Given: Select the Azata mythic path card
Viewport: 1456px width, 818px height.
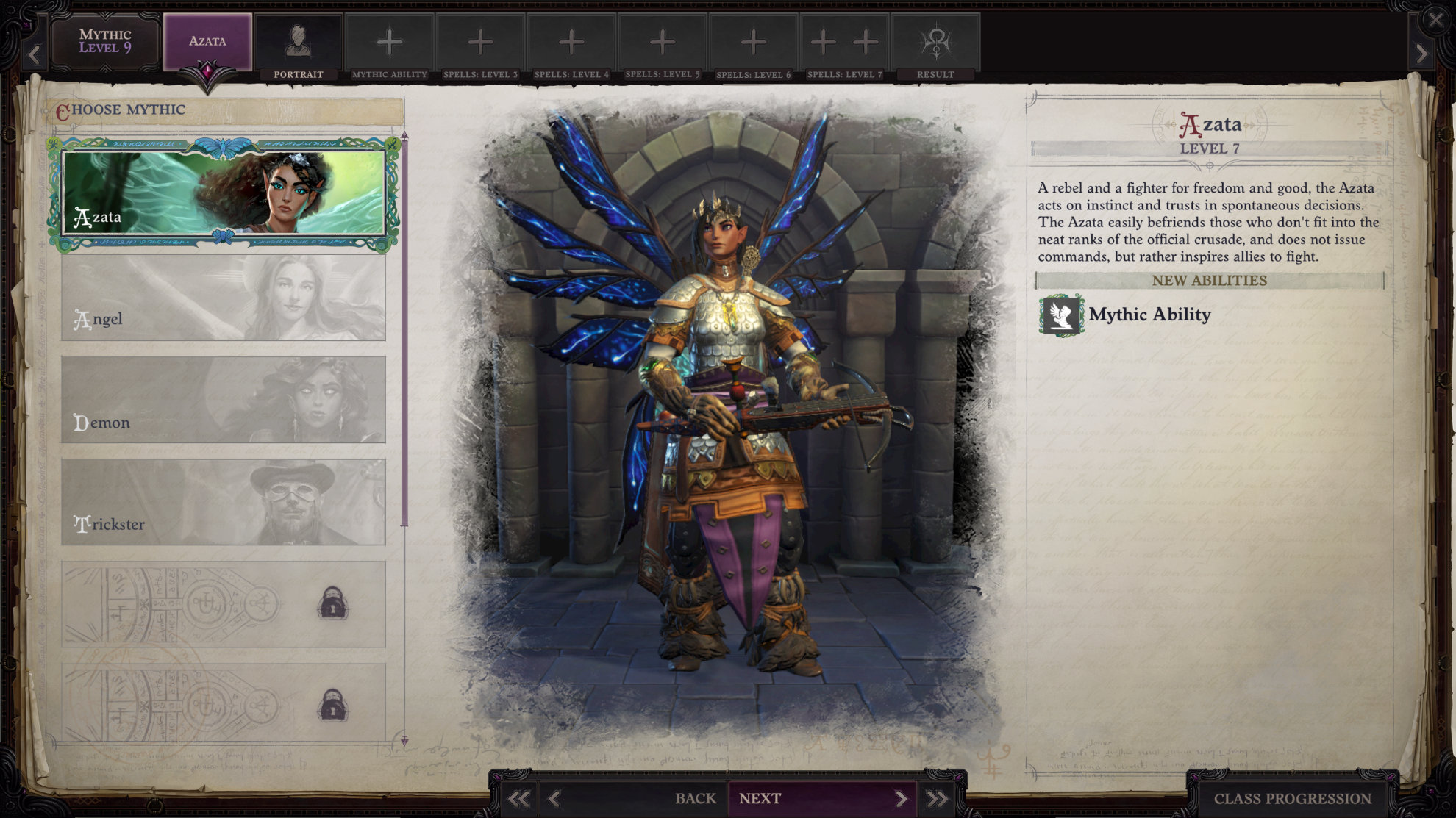Looking at the screenshot, I should tap(224, 193).
